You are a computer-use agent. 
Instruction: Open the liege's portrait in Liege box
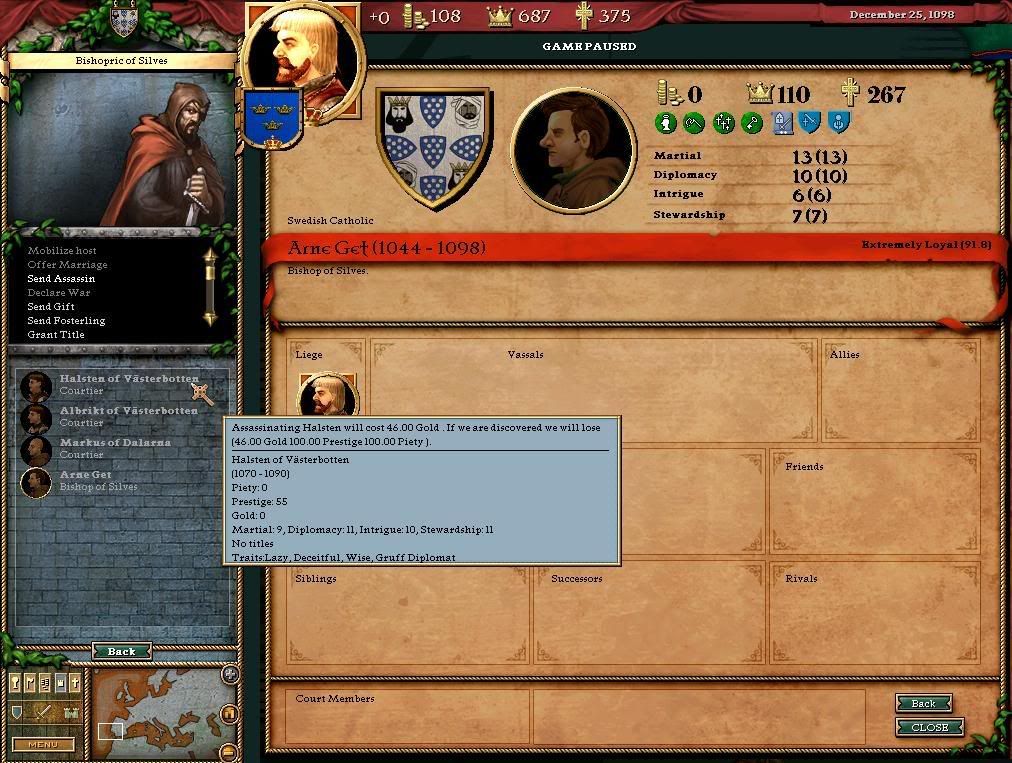point(326,397)
